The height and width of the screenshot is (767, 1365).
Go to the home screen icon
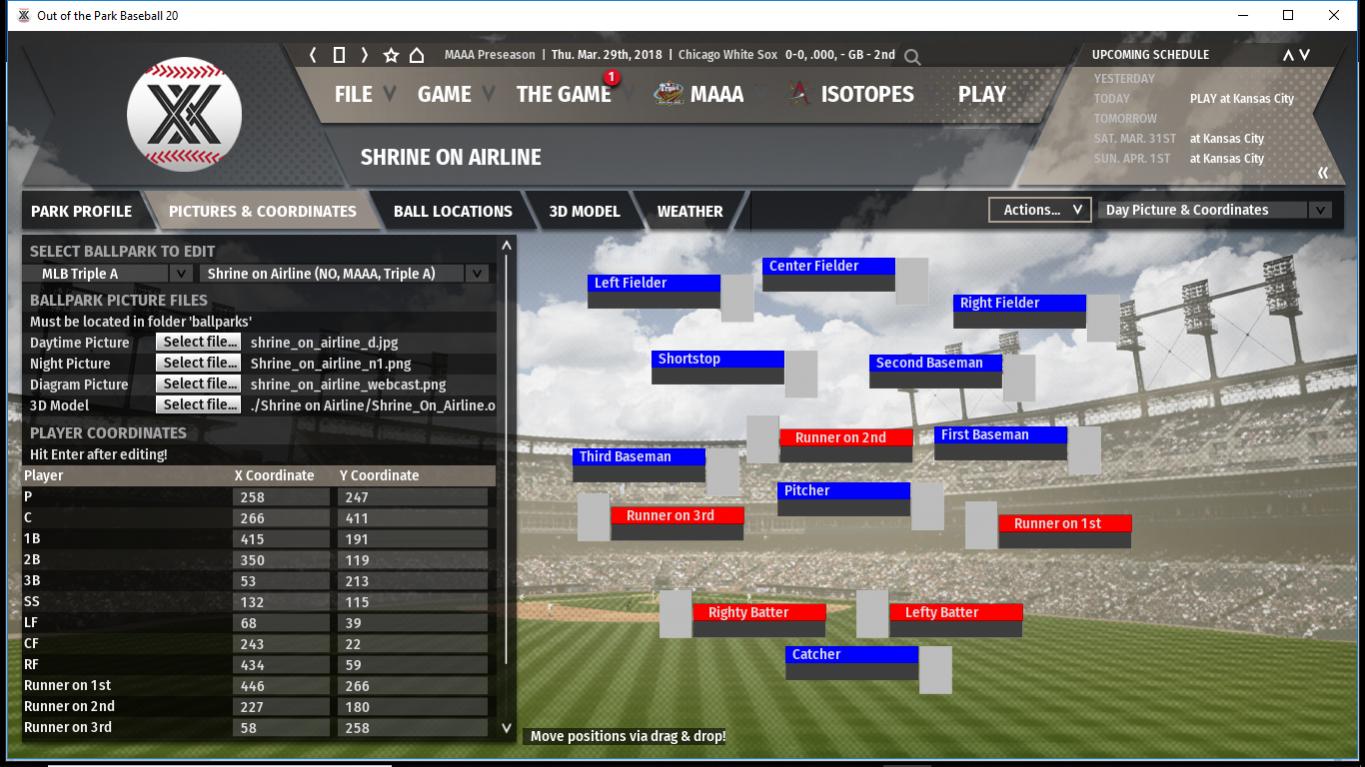pyautogui.click(x=416, y=55)
